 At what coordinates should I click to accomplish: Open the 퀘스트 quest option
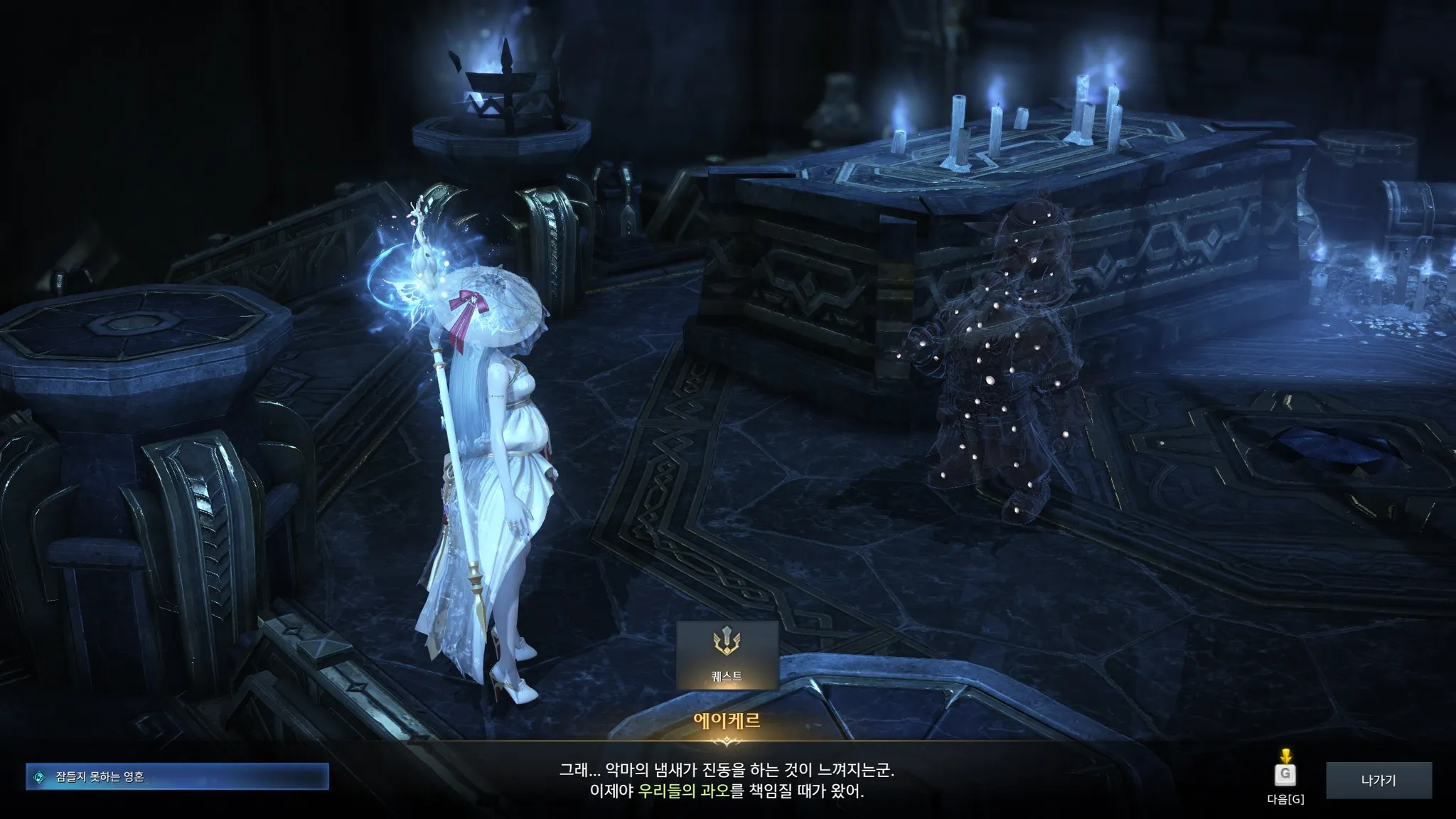coord(727,654)
